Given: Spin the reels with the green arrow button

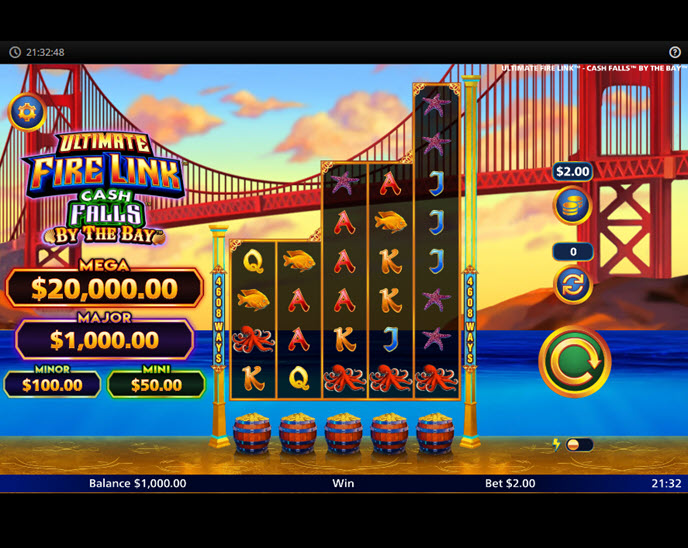Looking at the screenshot, I should [574, 361].
